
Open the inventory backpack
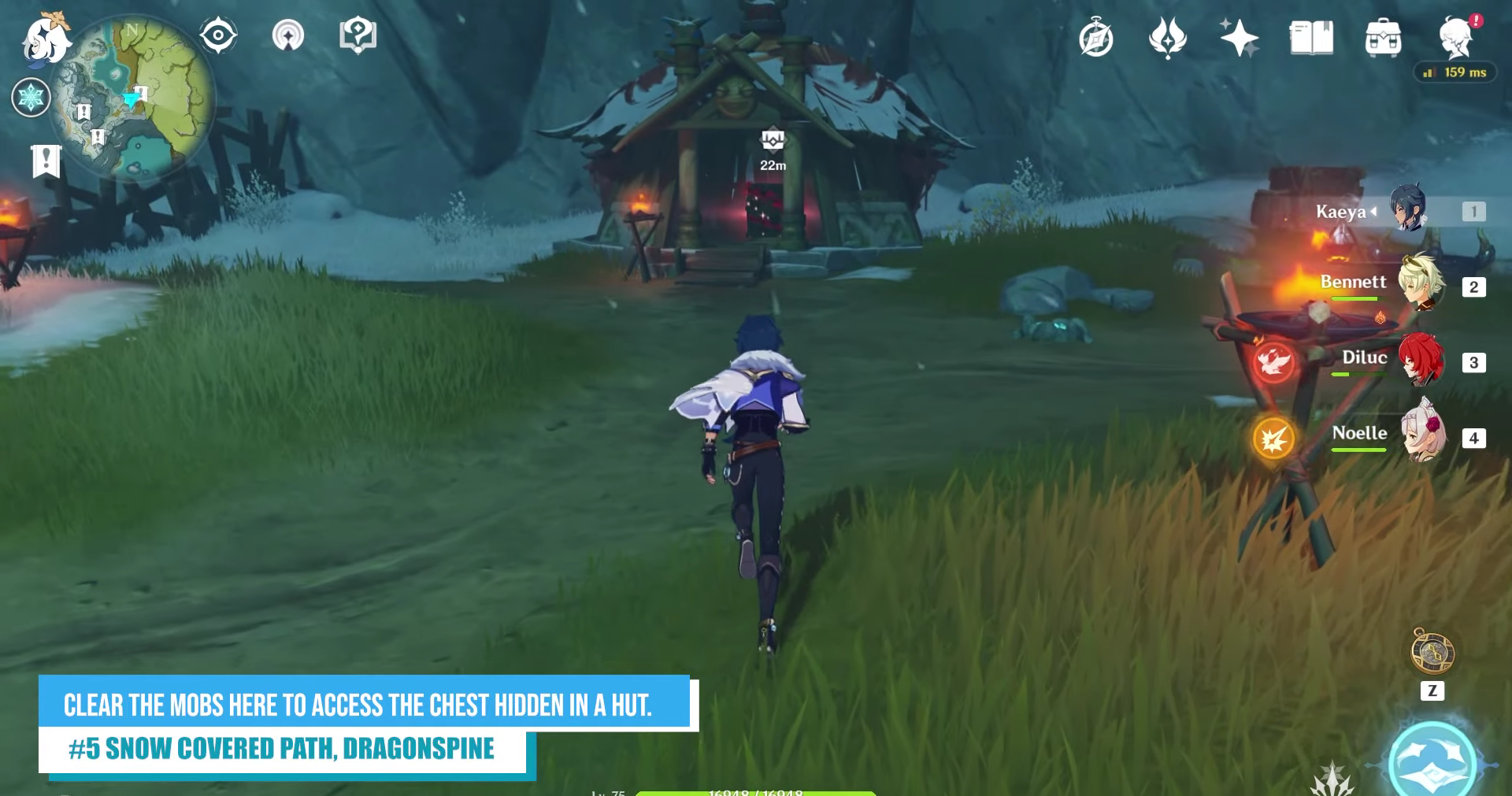1383,38
